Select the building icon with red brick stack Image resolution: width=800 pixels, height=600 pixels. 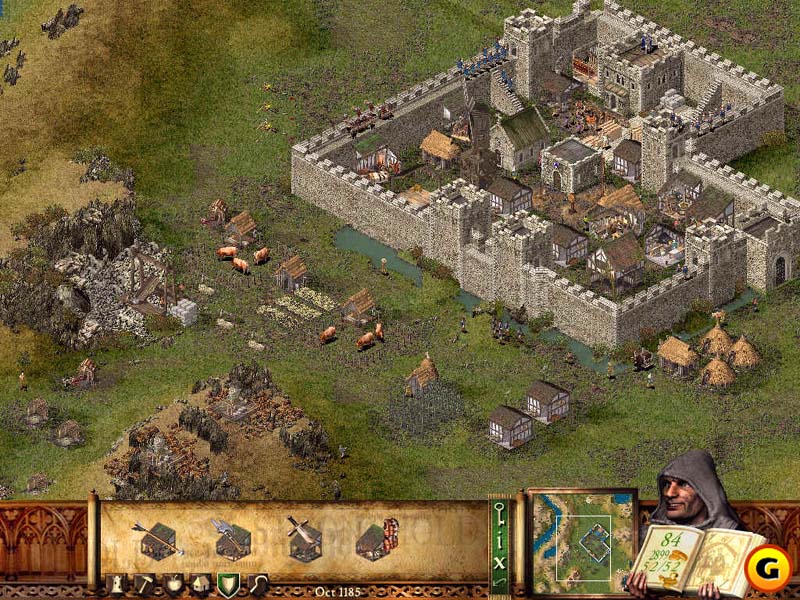point(377,540)
